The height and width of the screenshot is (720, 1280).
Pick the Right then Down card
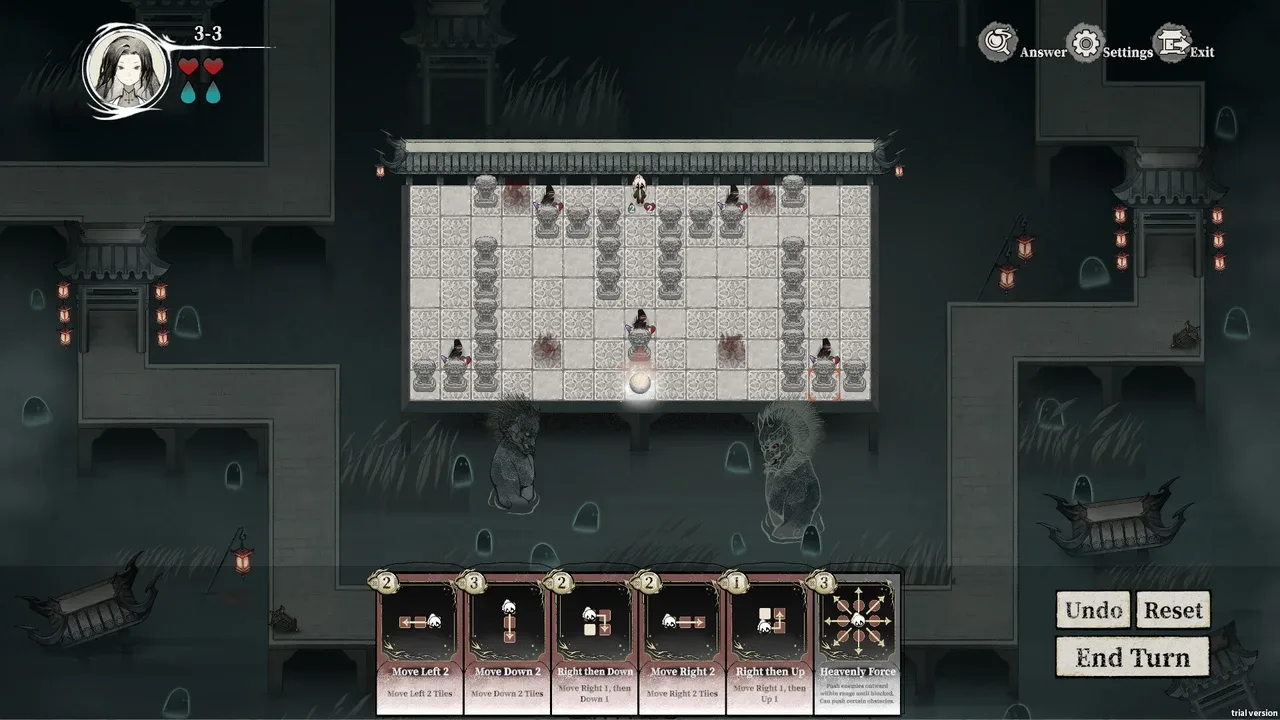594,640
